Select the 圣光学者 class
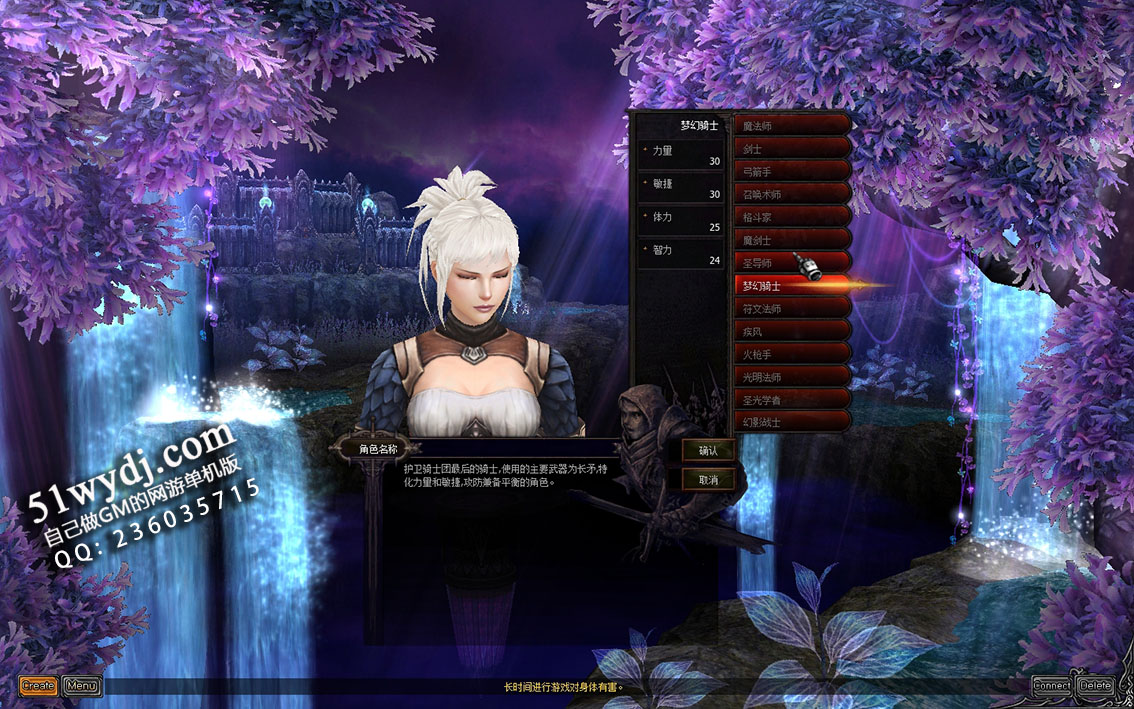Viewport: 1134px width, 709px height. pyautogui.click(x=793, y=400)
